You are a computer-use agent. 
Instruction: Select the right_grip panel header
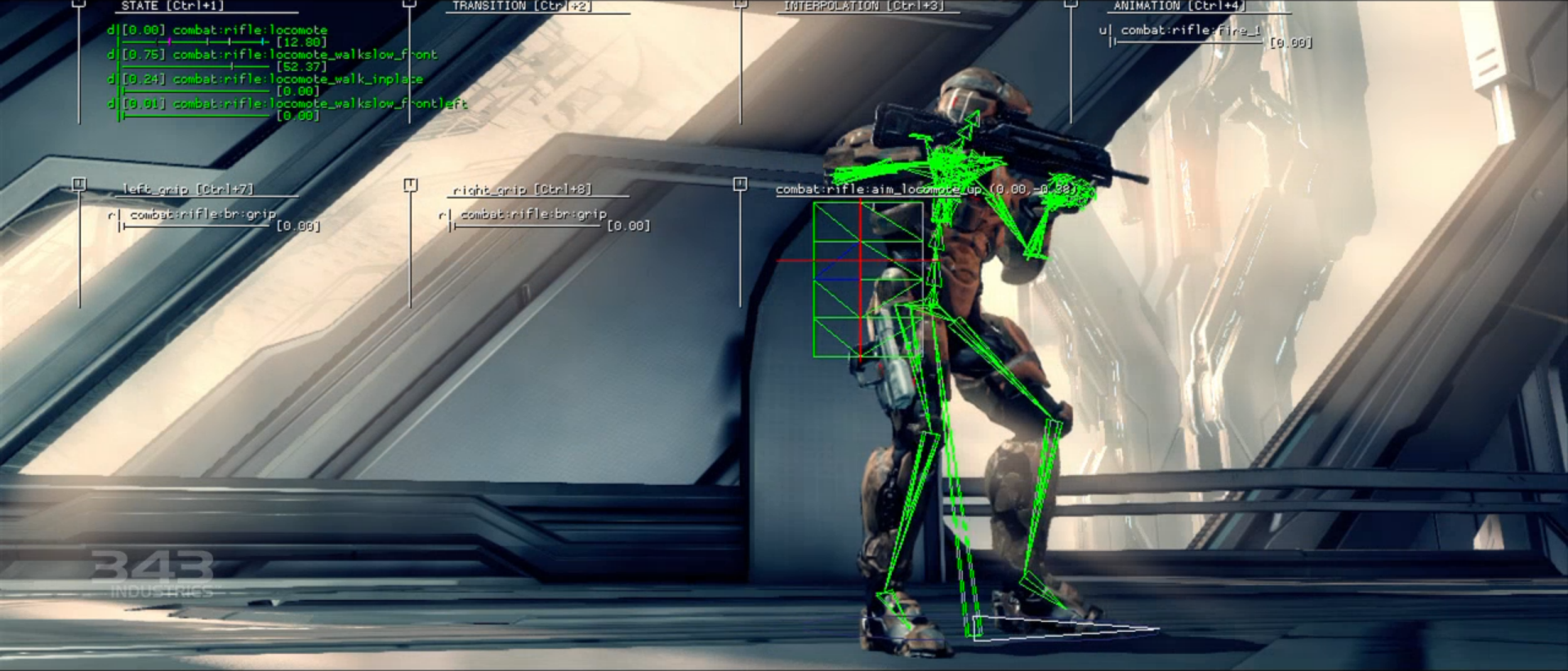(522, 190)
